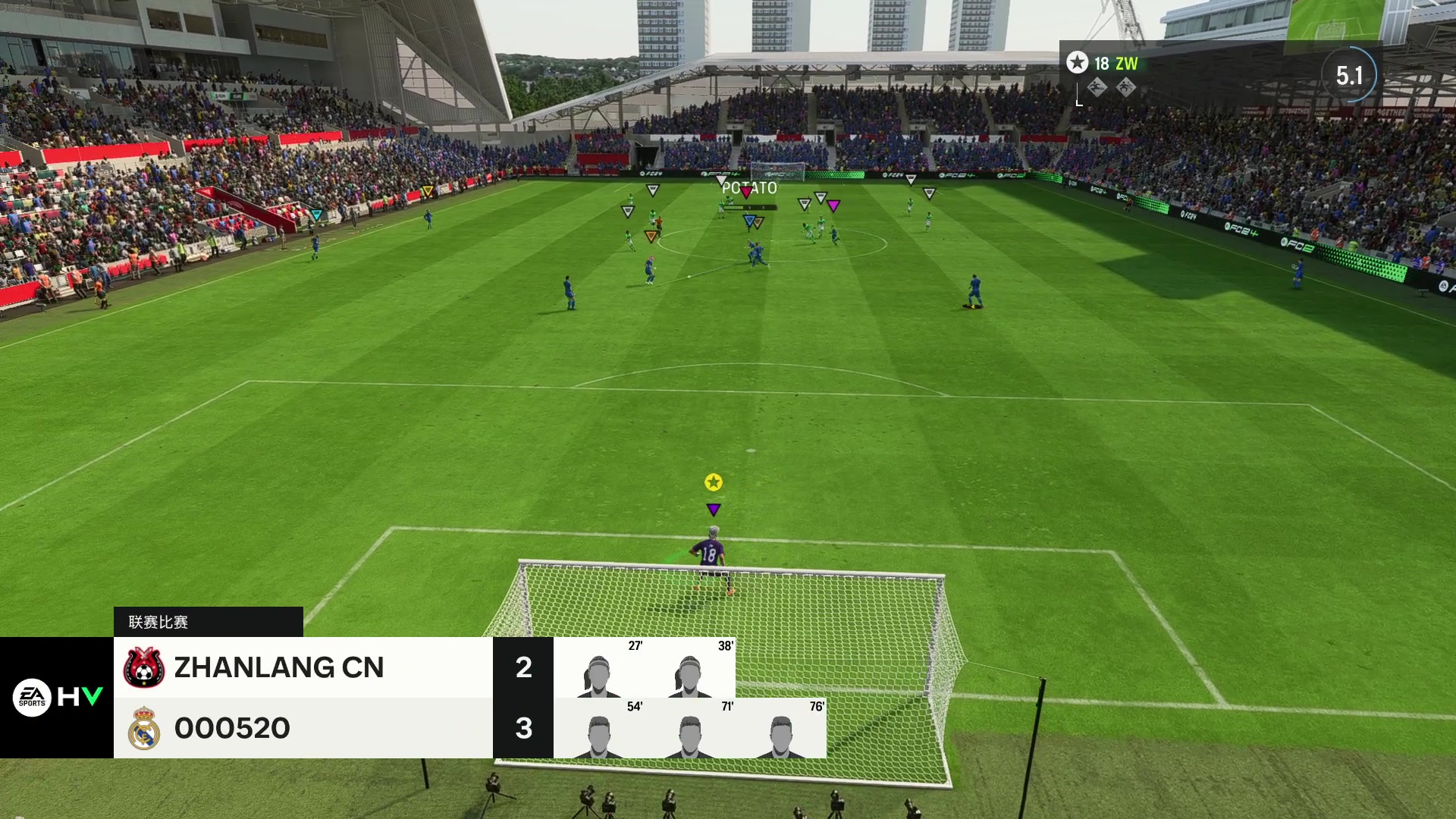Screen dimensions: 1456x819
Task: Choose the 54' goal scorer portrait
Action: (x=599, y=736)
